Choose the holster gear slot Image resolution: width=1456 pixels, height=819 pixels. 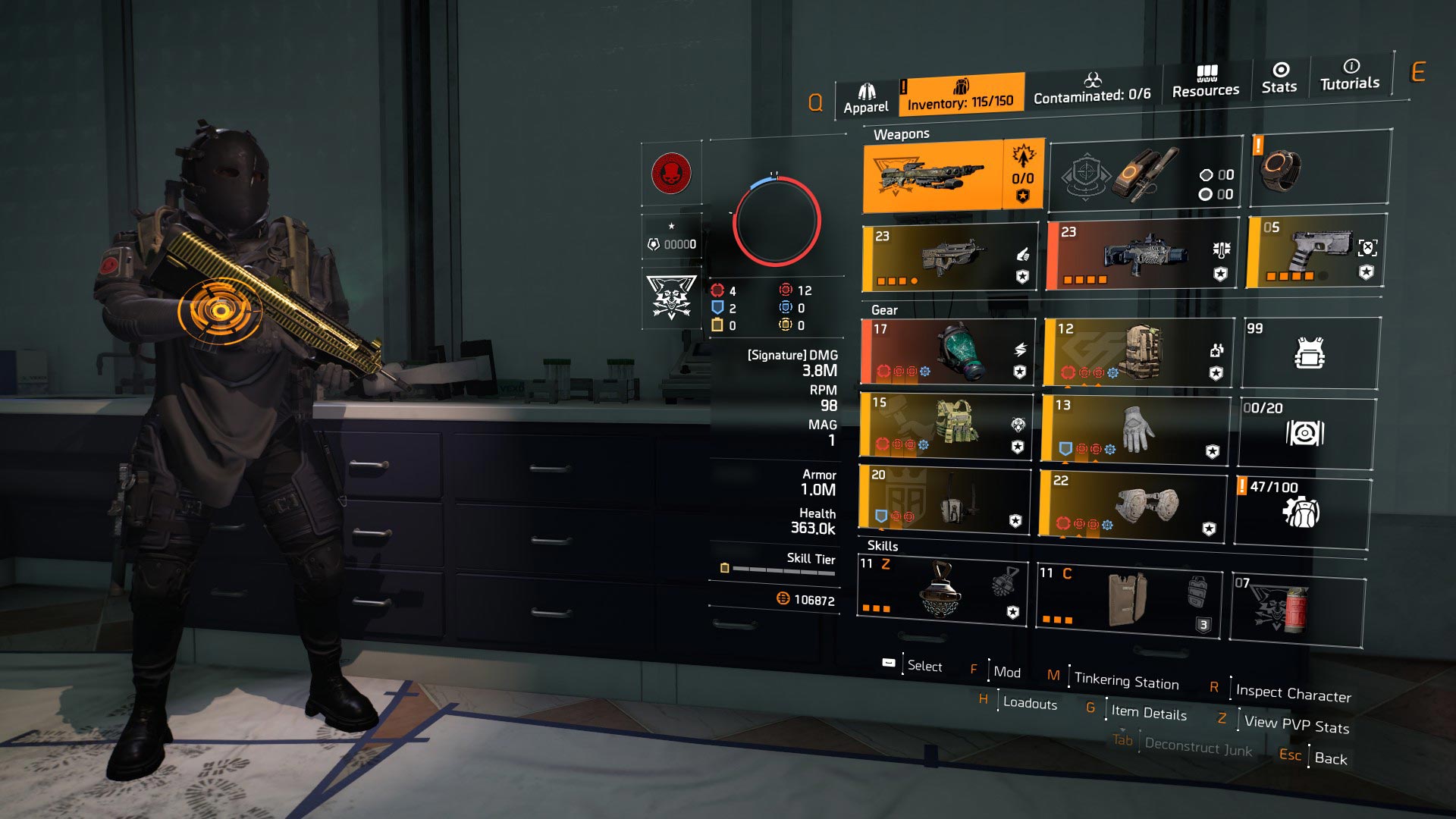click(x=945, y=498)
